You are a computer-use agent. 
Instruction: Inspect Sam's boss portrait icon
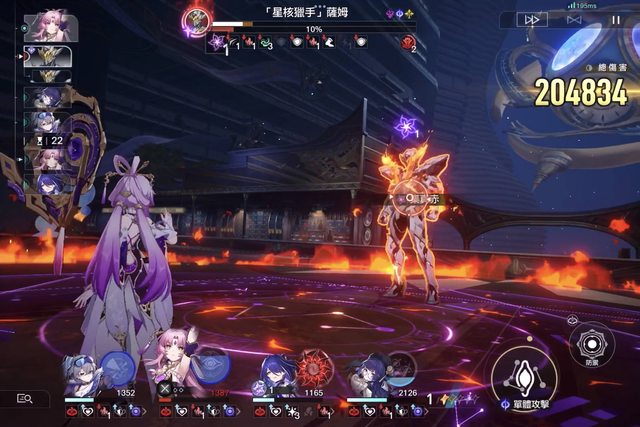pos(198,18)
